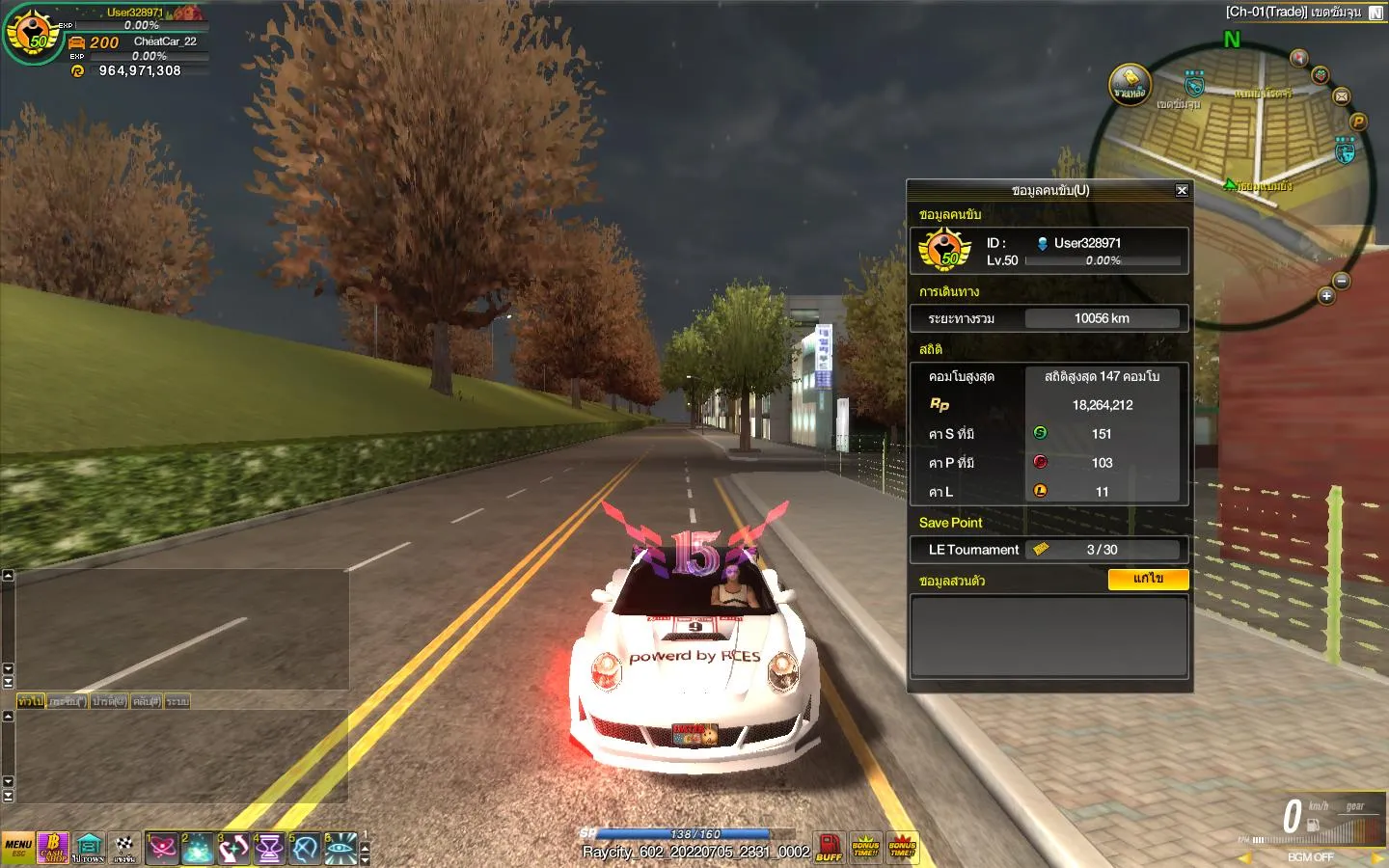Viewport: 1389px width, 868px height.
Task: Click the red fuel BUFF icon
Action: point(829,848)
